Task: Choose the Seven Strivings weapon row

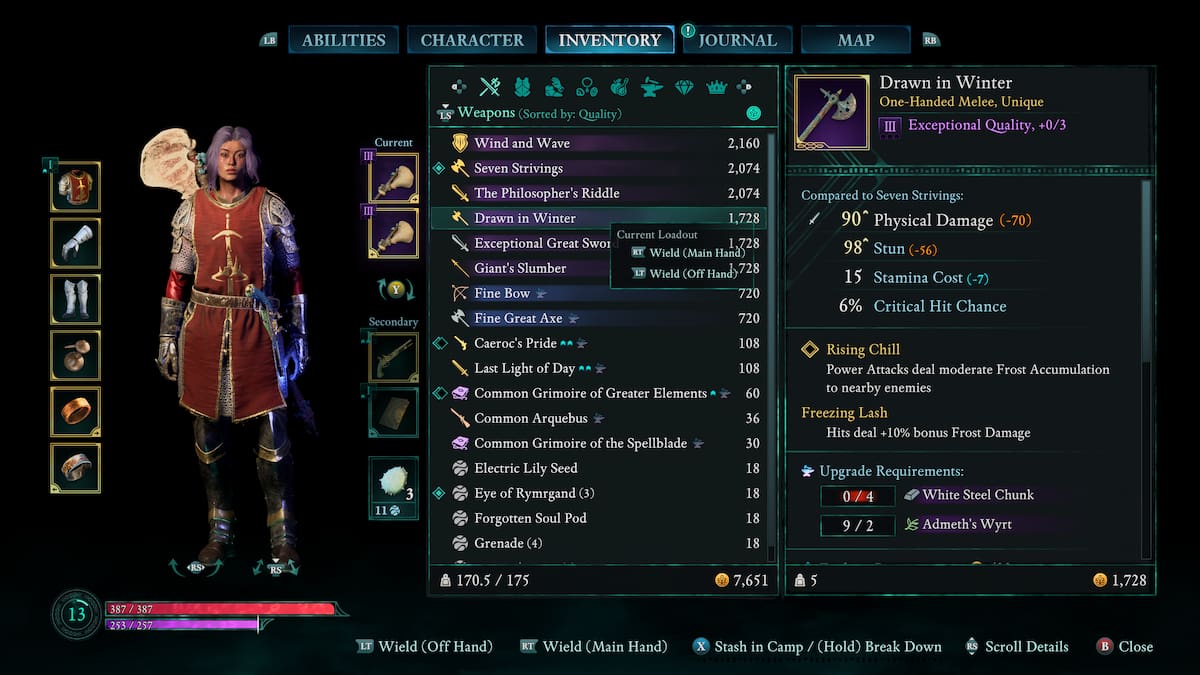Action: tap(518, 168)
